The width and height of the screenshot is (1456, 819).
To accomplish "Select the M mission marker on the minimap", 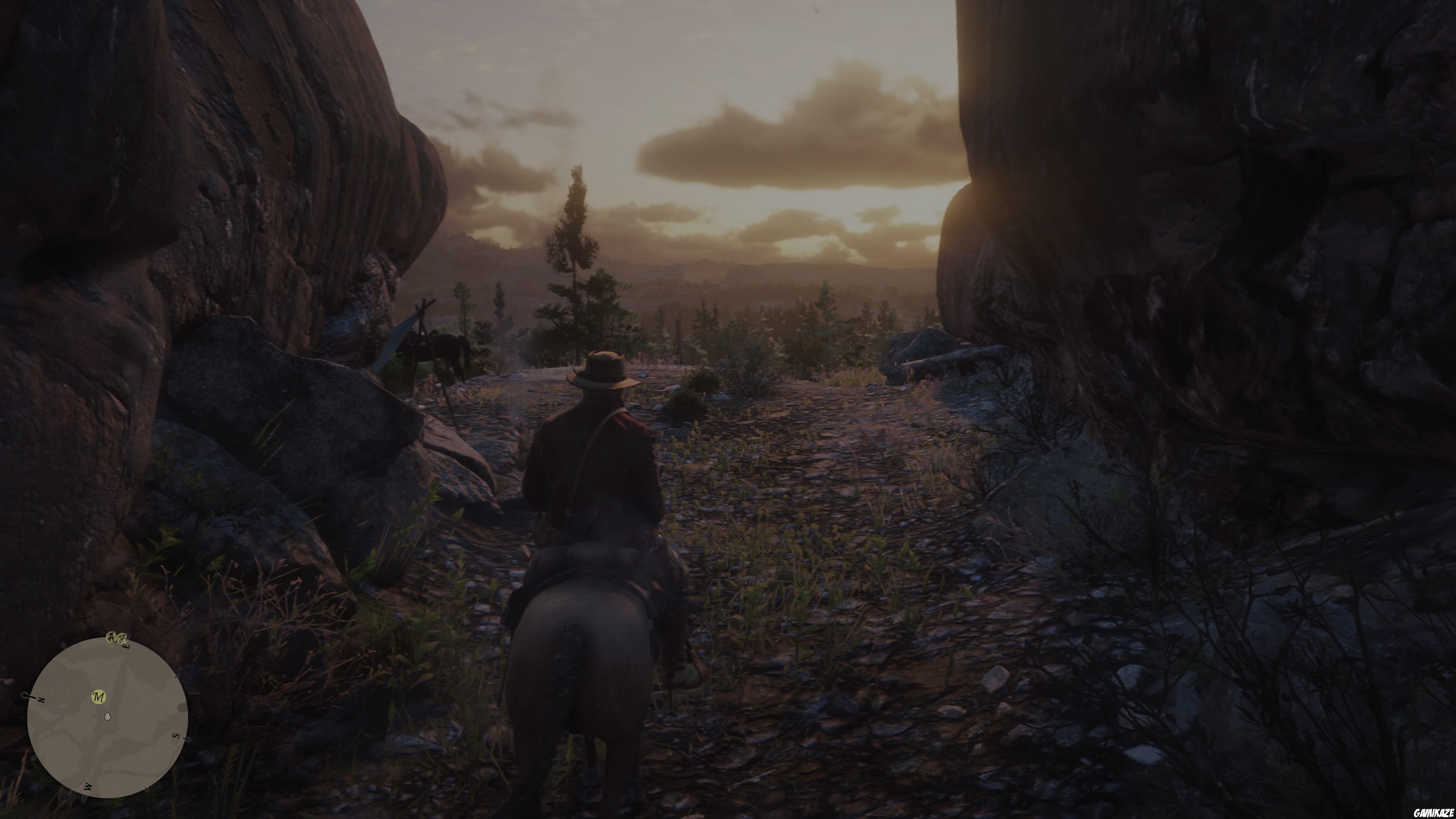I will [x=99, y=697].
